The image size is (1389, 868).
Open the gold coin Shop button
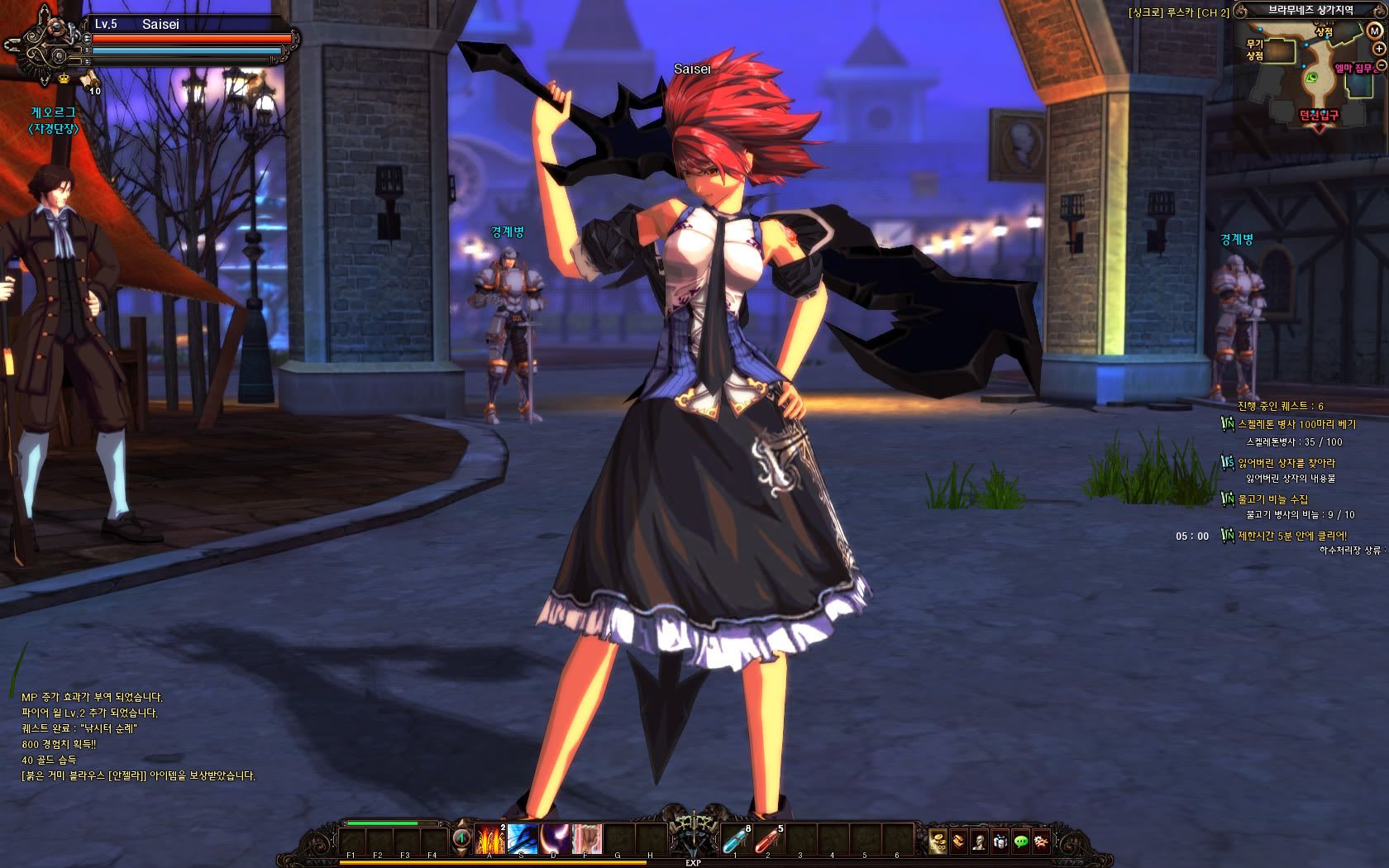(x=938, y=841)
